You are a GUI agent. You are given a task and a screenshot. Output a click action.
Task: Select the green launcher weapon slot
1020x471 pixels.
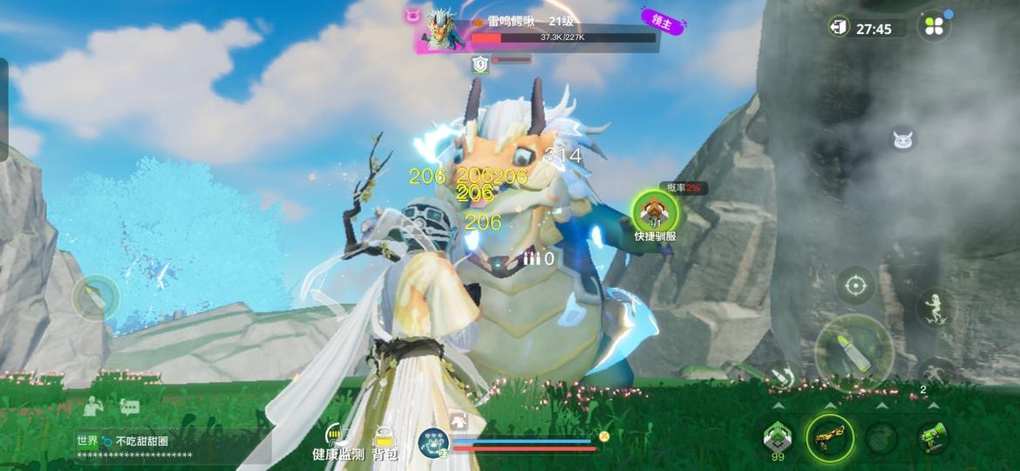click(932, 436)
